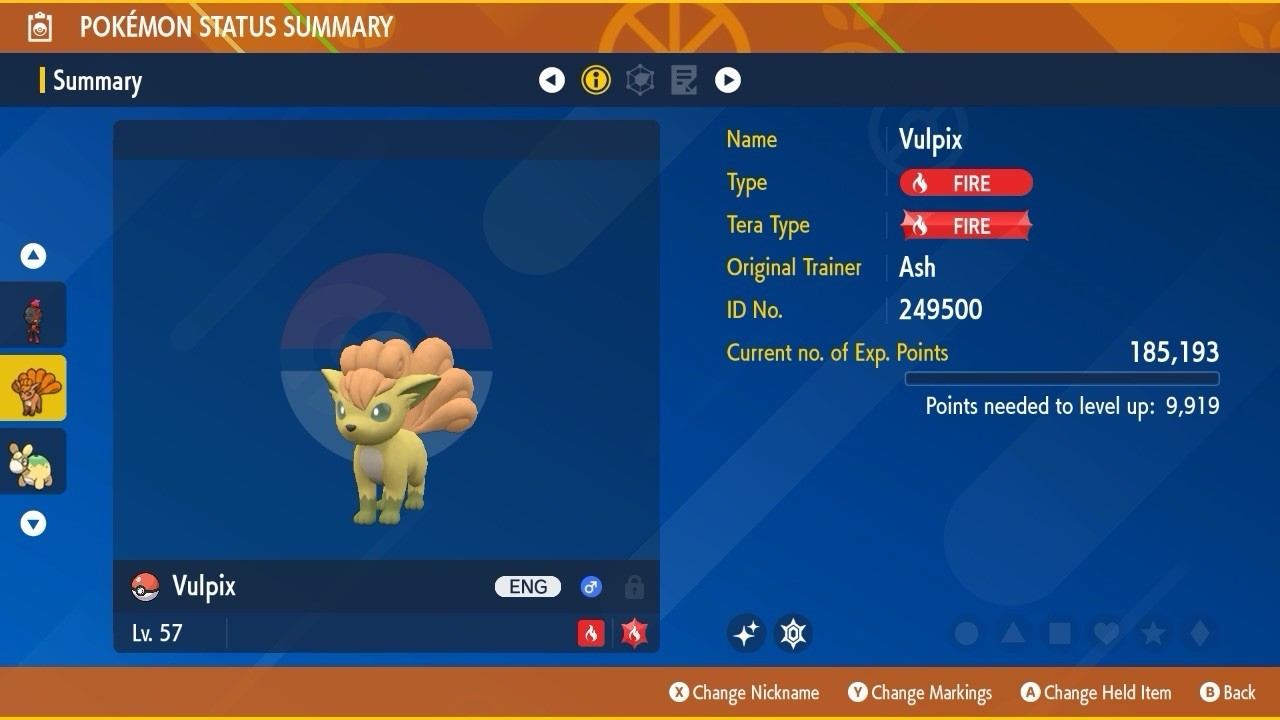Open the memo notes tab

point(684,80)
